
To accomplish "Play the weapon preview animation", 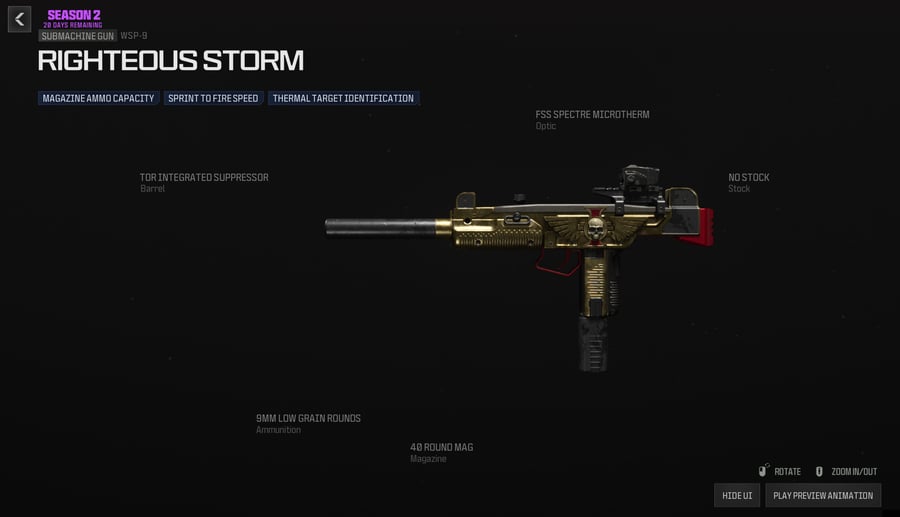I will [823, 496].
